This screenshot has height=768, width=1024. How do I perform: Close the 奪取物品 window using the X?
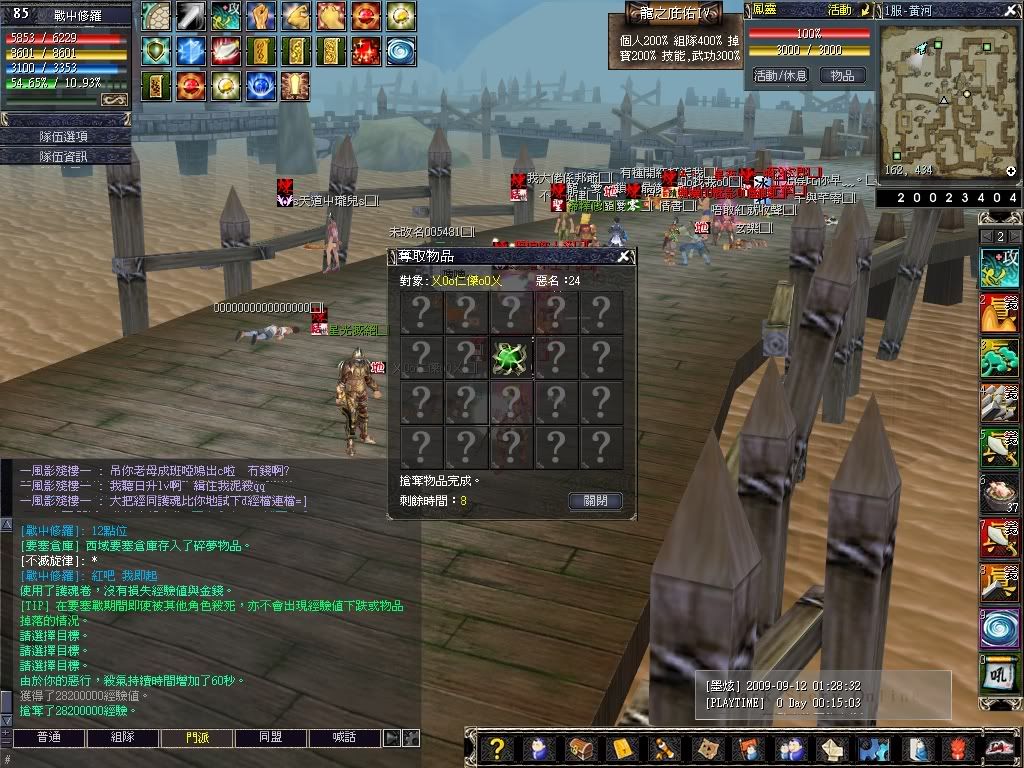(624, 257)
